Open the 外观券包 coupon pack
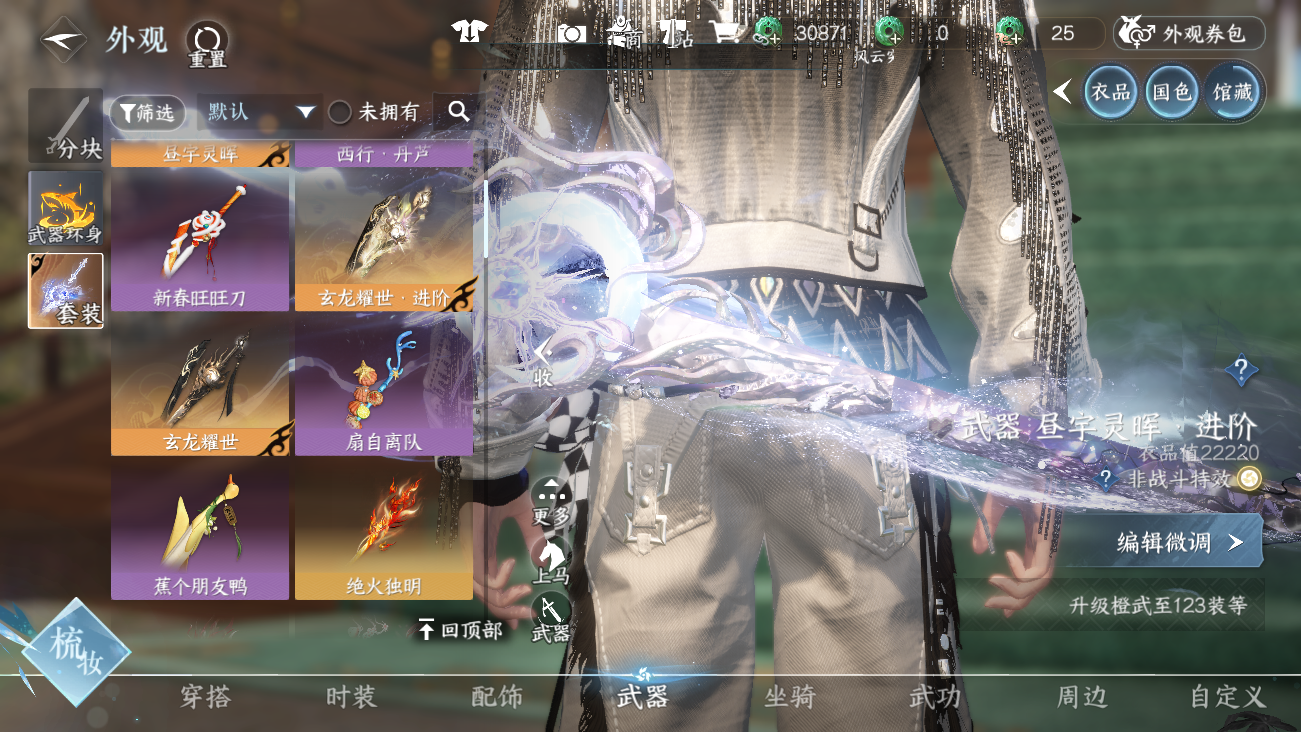 tap(1190, 34)
